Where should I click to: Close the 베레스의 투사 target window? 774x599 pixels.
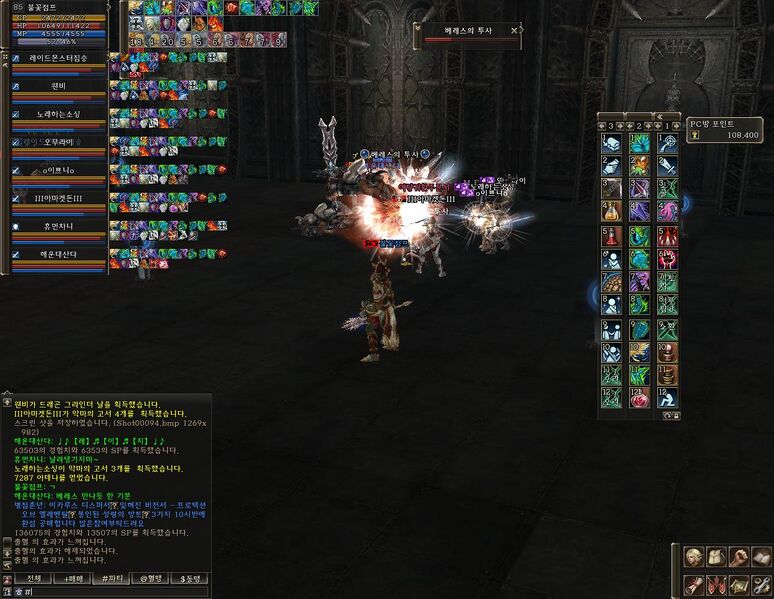click(514, 31)
